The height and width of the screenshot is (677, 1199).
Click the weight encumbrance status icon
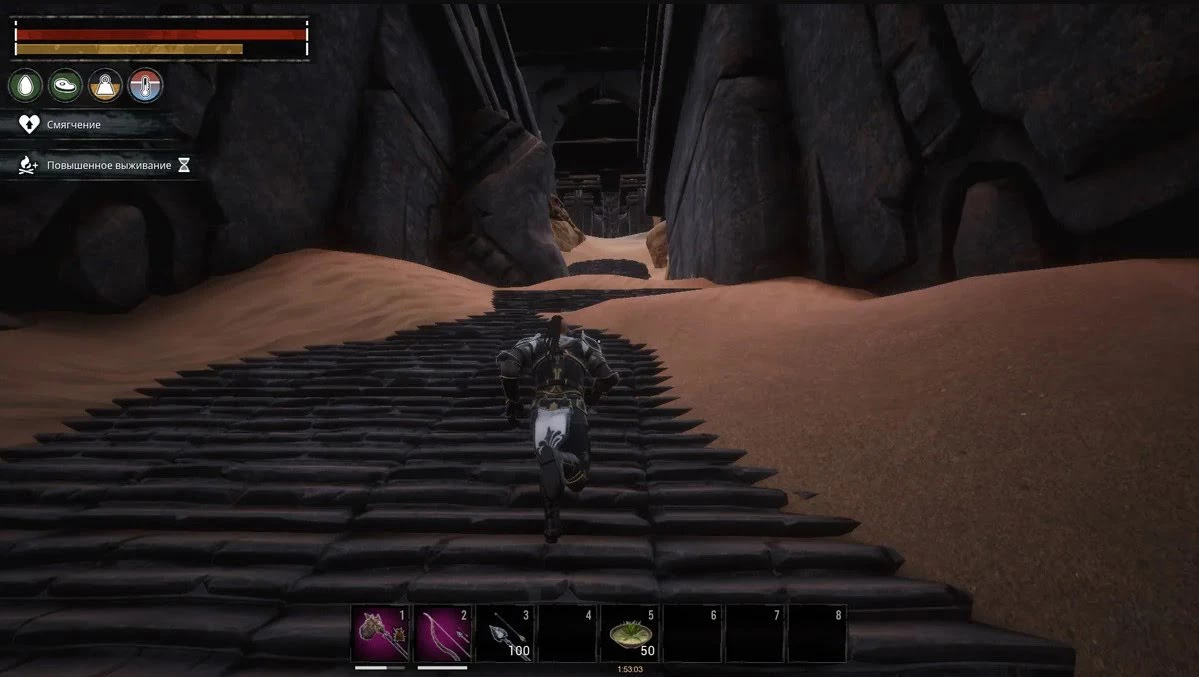click(x=105, y=86)
